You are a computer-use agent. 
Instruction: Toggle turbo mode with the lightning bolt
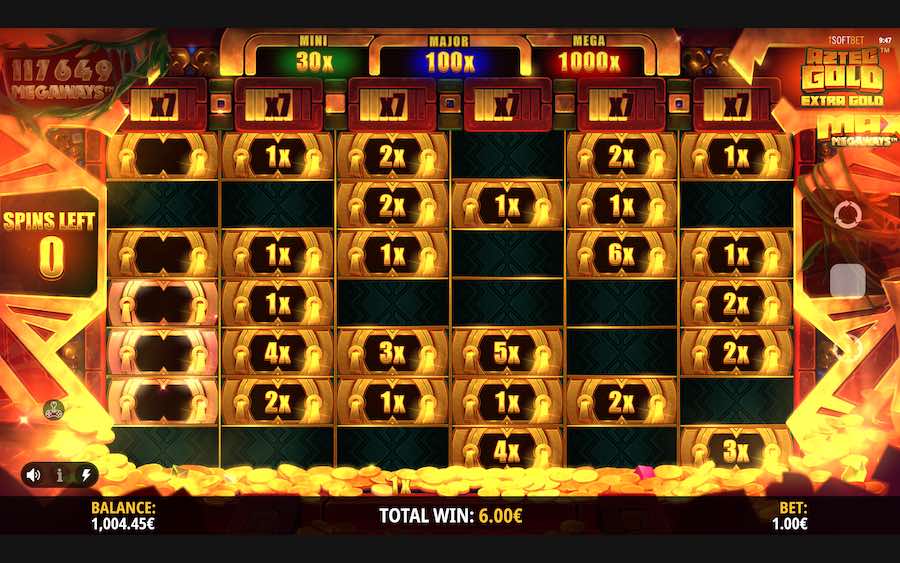(x=84, y=475)
